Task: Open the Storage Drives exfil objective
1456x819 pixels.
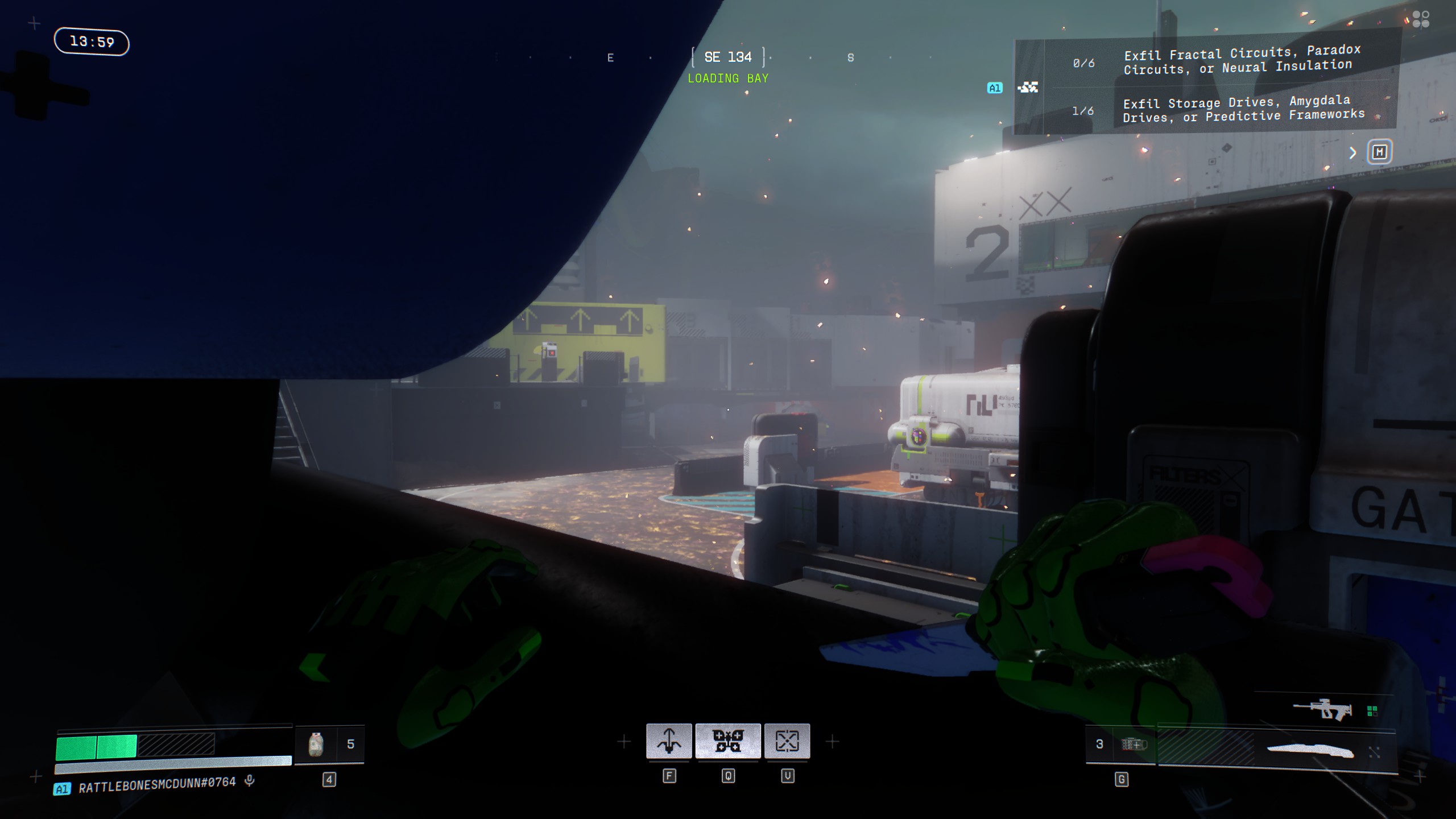Action: pos(1243,109)
